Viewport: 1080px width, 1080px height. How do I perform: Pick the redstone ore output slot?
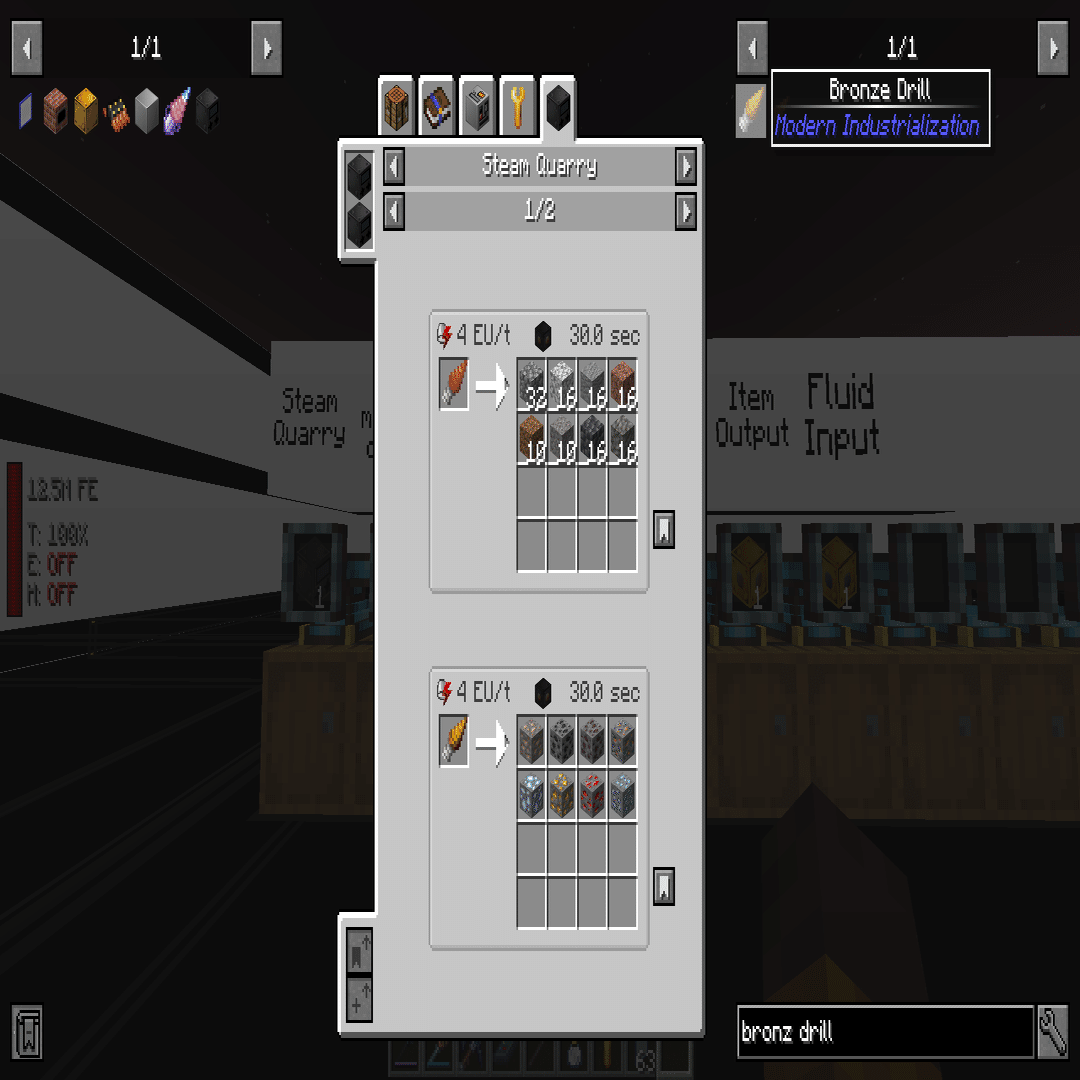(x=592, y=797)
